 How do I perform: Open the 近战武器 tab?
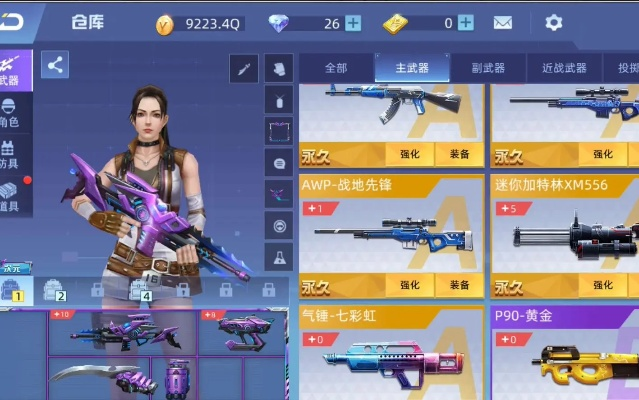[x=564, y=68]
